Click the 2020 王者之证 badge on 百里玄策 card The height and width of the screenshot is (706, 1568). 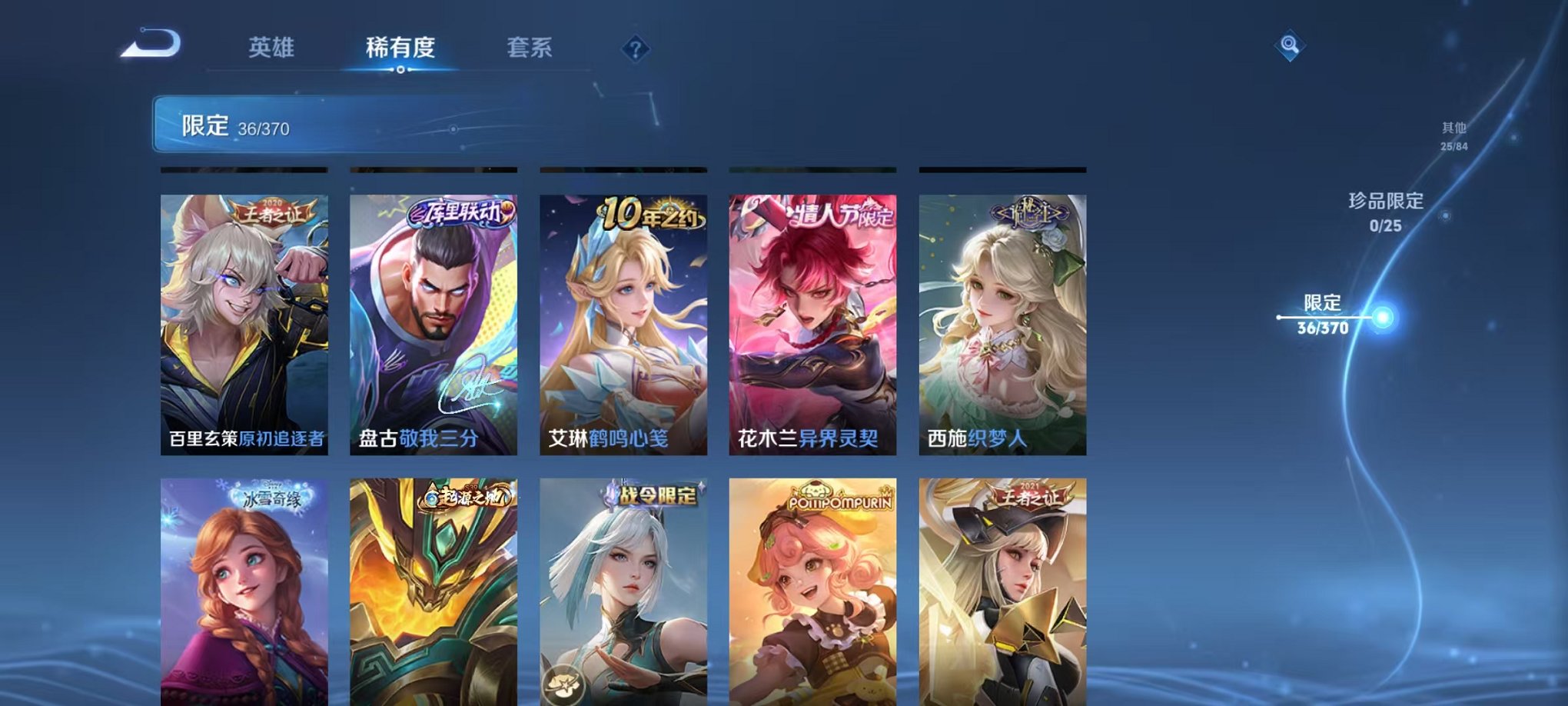(273, 210)
